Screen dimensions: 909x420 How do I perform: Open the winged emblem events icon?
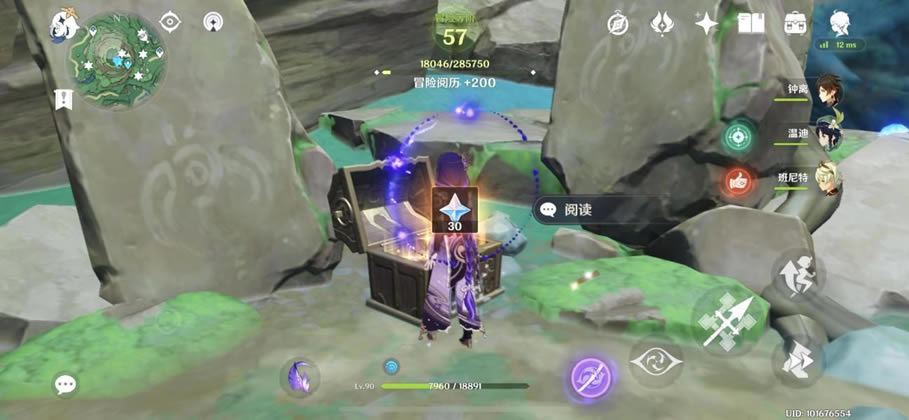tap(662, 23)
